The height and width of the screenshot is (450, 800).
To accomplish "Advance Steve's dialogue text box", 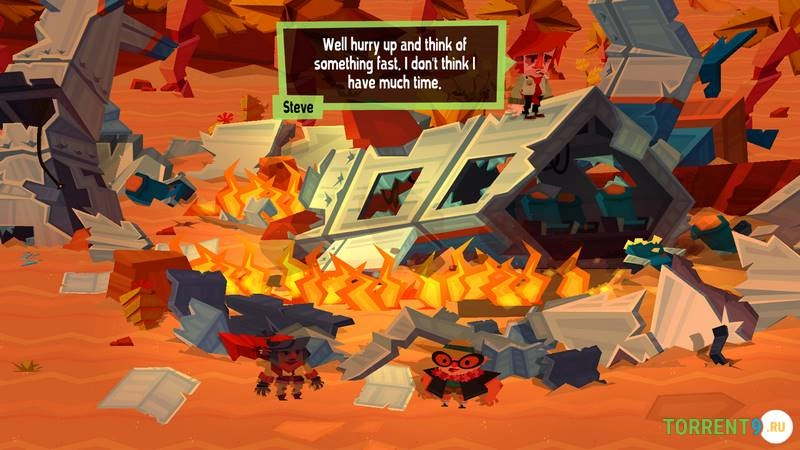I will click(390, 62).
